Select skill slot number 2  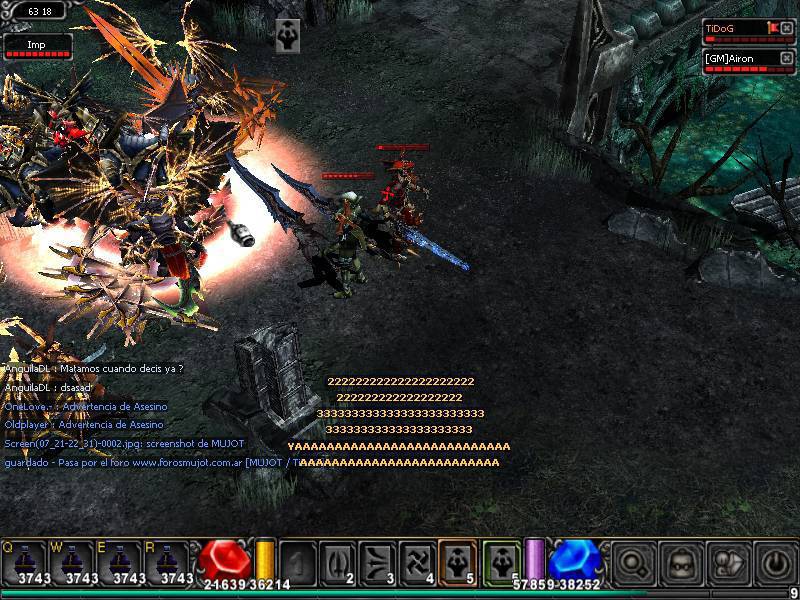(x=338, y=562)
